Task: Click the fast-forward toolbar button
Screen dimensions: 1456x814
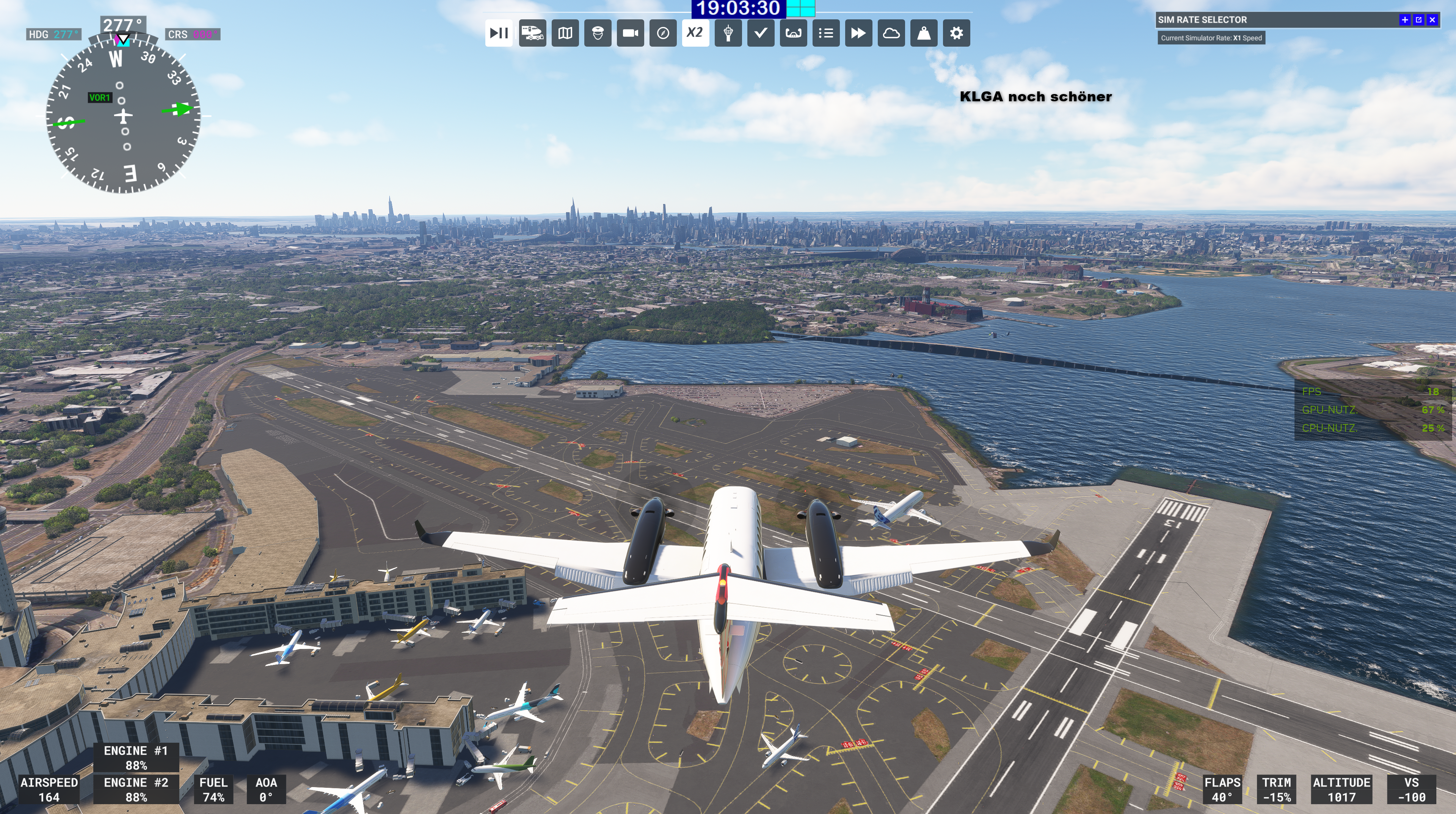Action: pos(858,33)
